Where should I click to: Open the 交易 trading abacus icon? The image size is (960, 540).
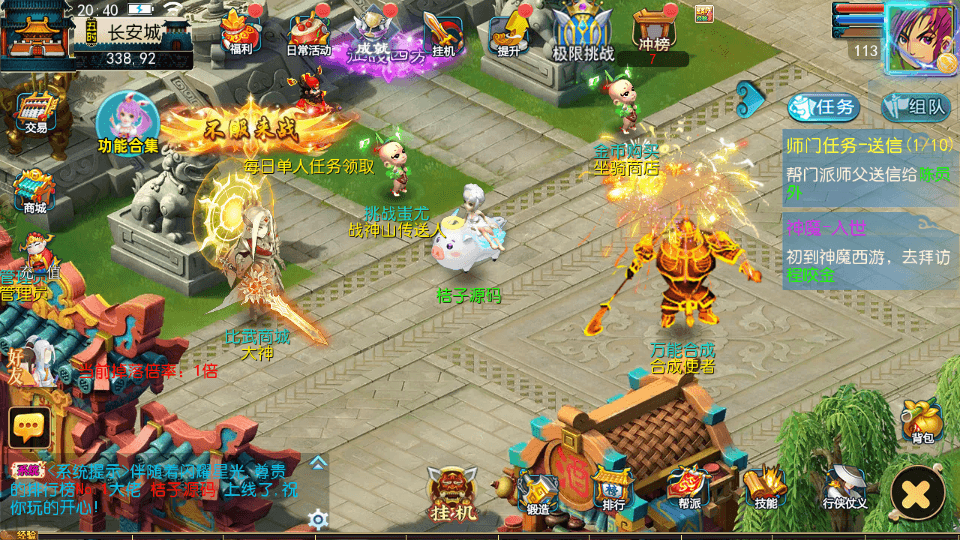pos(36,110)
